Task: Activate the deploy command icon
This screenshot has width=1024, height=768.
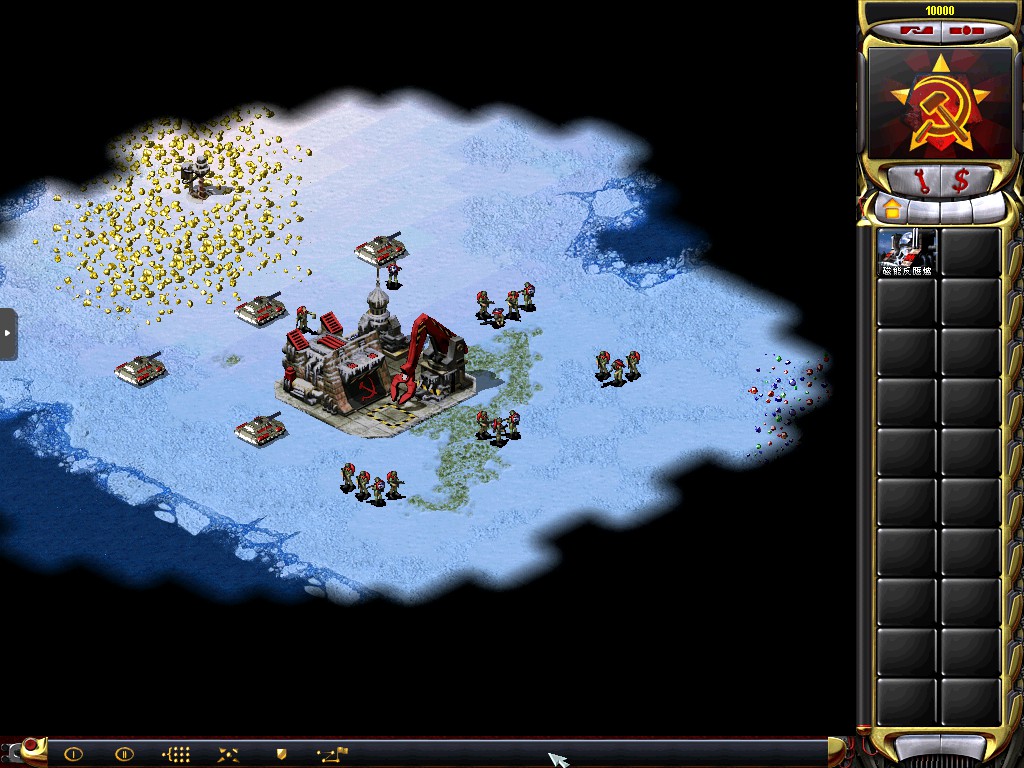Action: pos(228,754)
